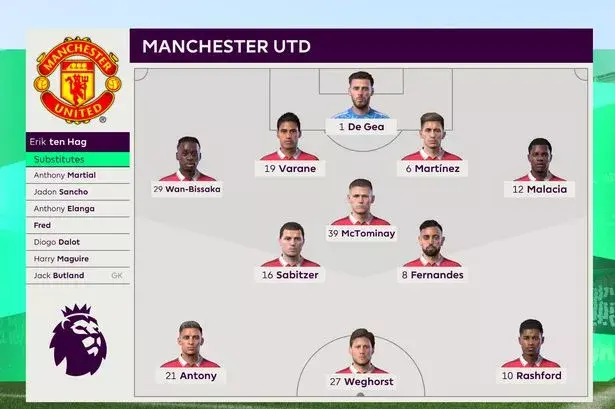Image resolution: width=615 pixels, height=409 pixels.
Task: Choose Harry Maguire from the substitutes
Action: (78, 259)
